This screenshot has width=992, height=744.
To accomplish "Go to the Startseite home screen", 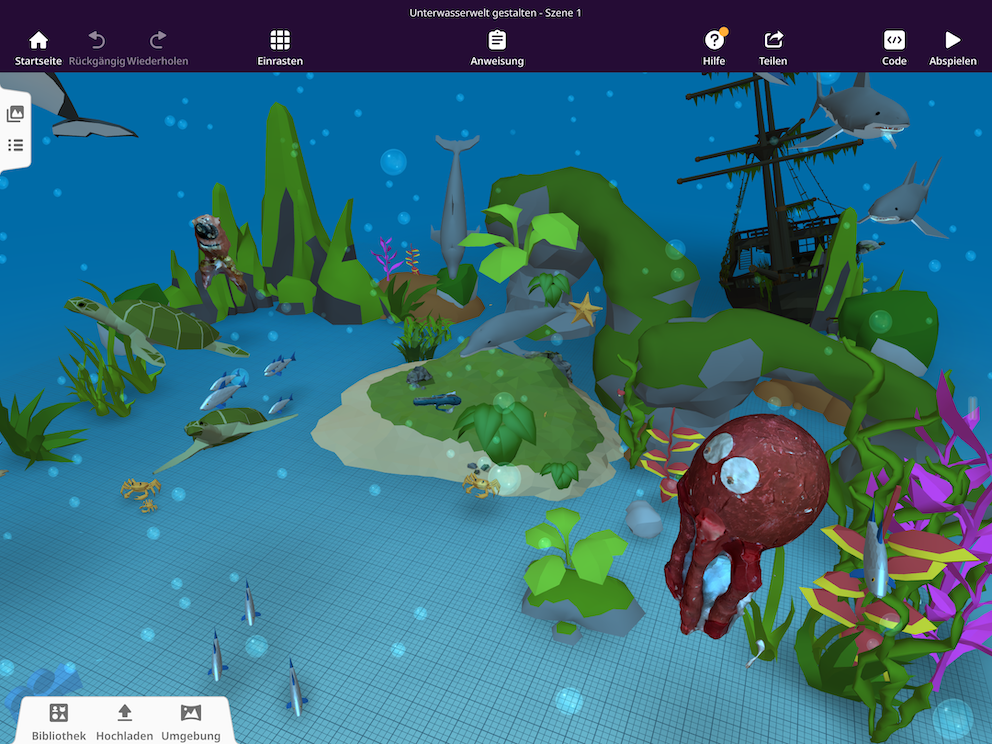I will (38, 47).
